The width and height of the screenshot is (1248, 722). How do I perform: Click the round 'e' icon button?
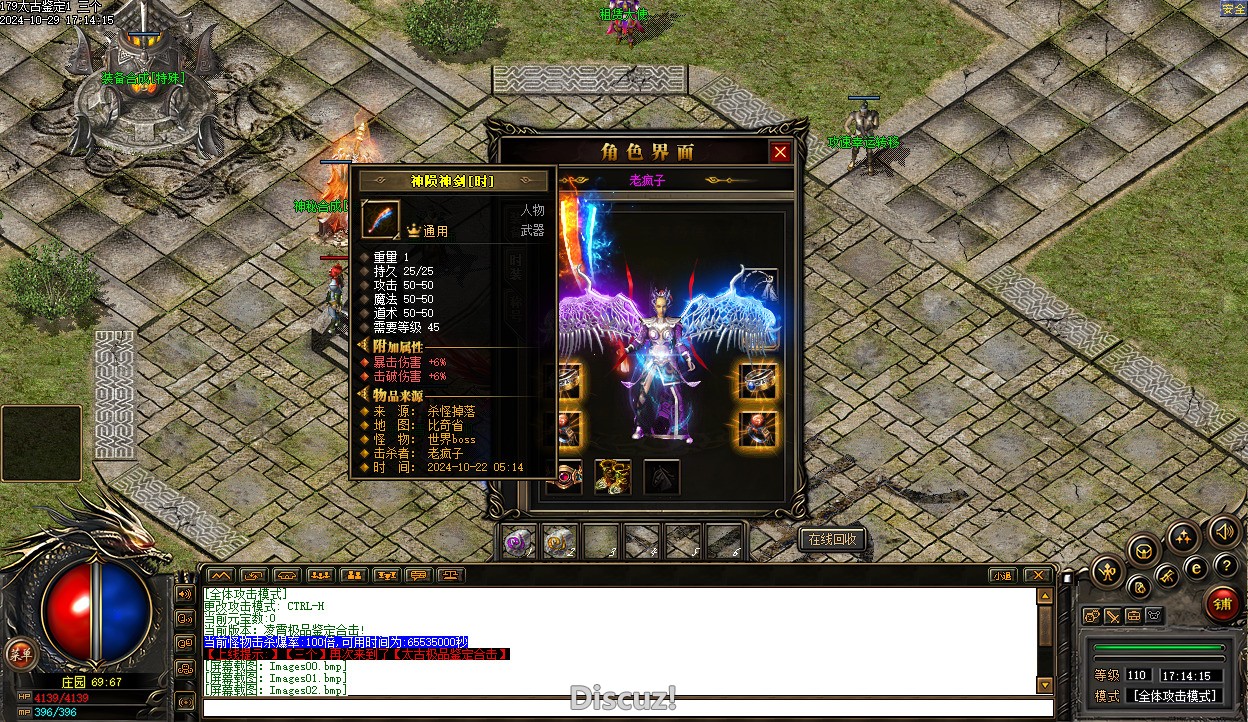[1196, 567]
